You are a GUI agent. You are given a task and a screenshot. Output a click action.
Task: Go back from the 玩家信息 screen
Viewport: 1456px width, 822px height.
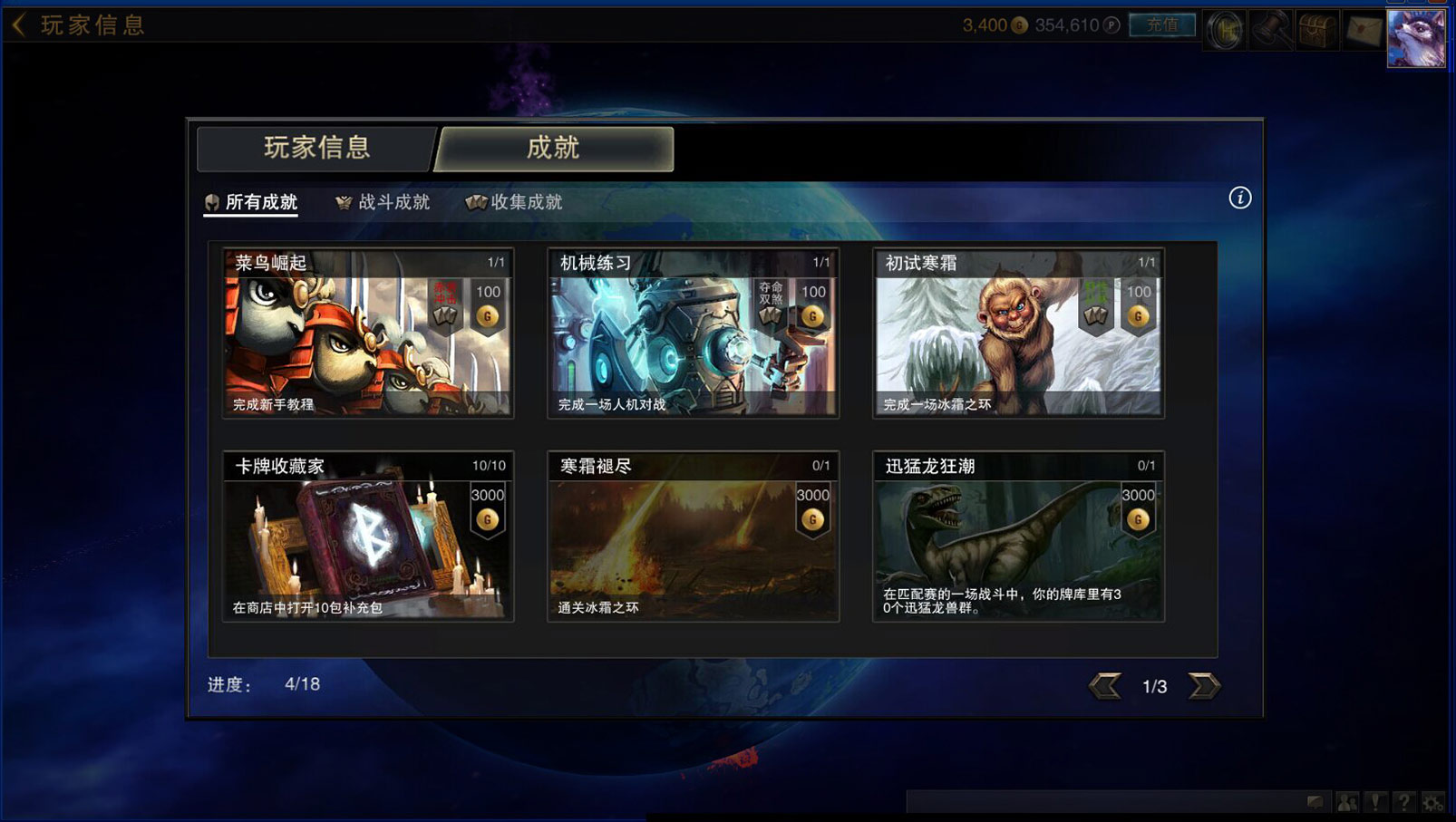(x=19, y=24)
